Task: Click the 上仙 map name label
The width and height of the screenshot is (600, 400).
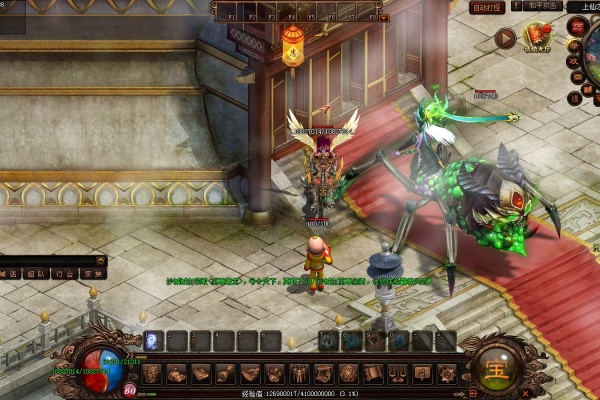Action: point(585,7)
